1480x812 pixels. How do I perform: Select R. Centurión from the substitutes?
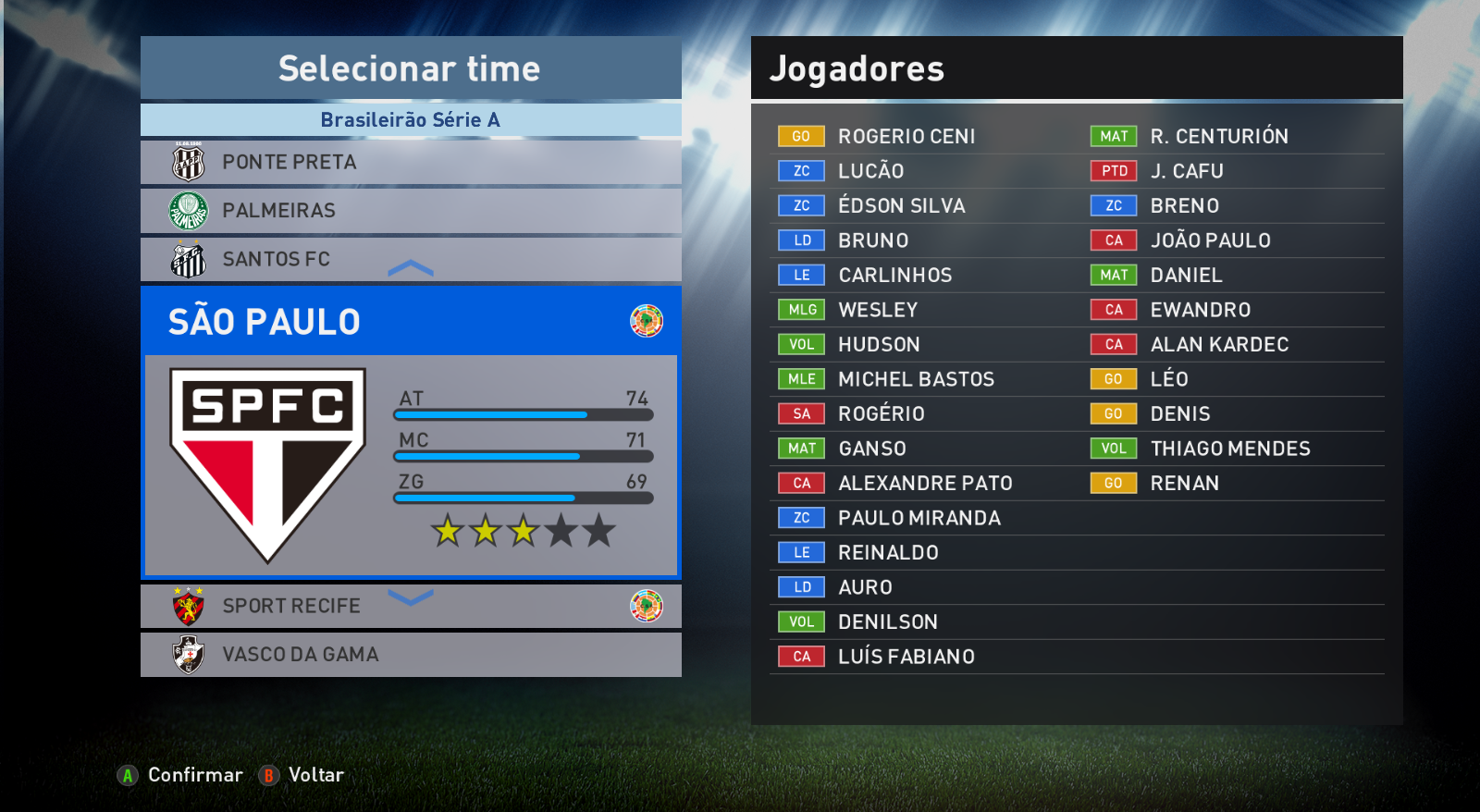pyautogui.click(x=1218, y=137)
